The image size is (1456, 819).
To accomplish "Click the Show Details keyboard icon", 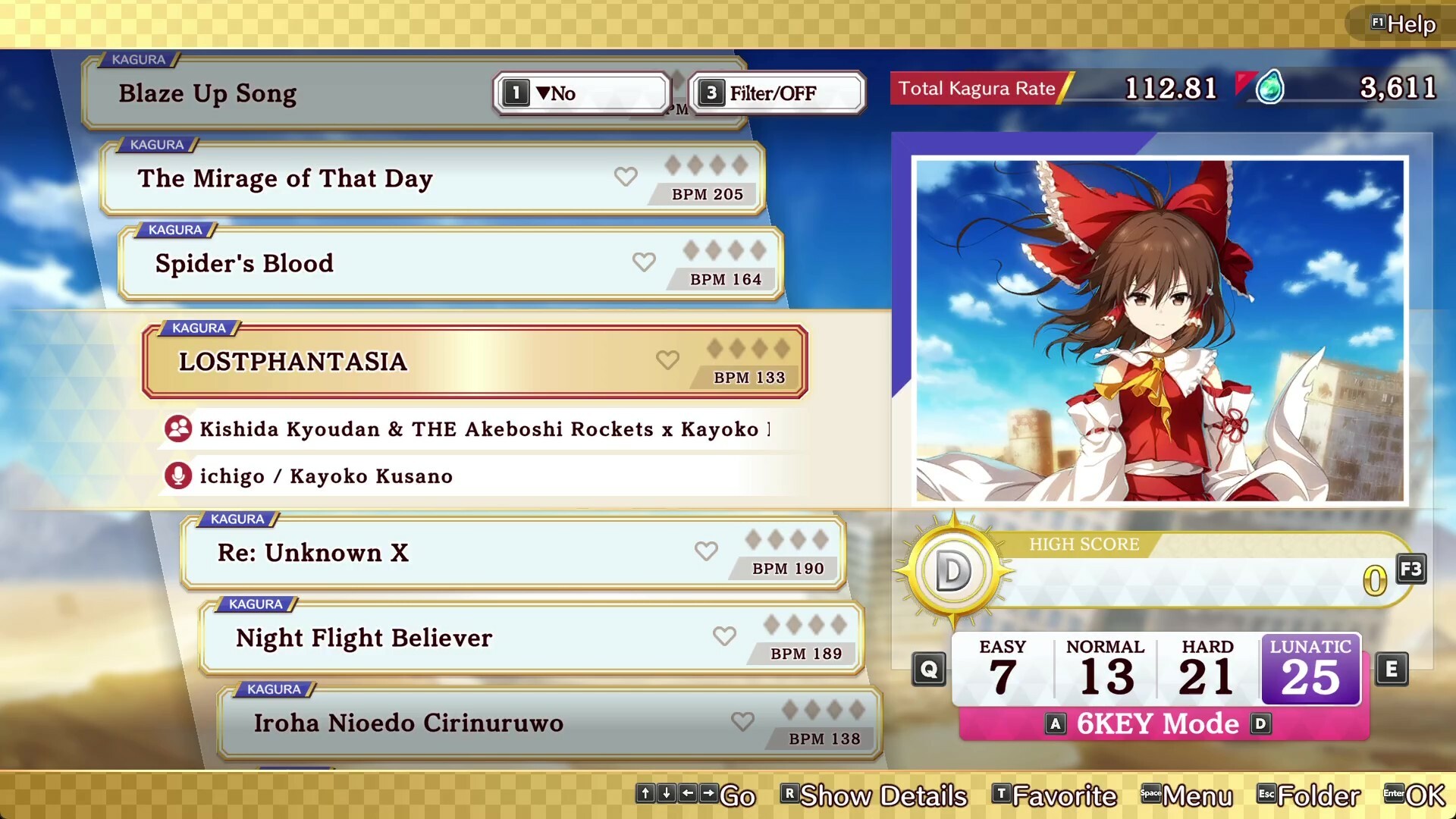I will pyautogui.click(x=789, y=795).
